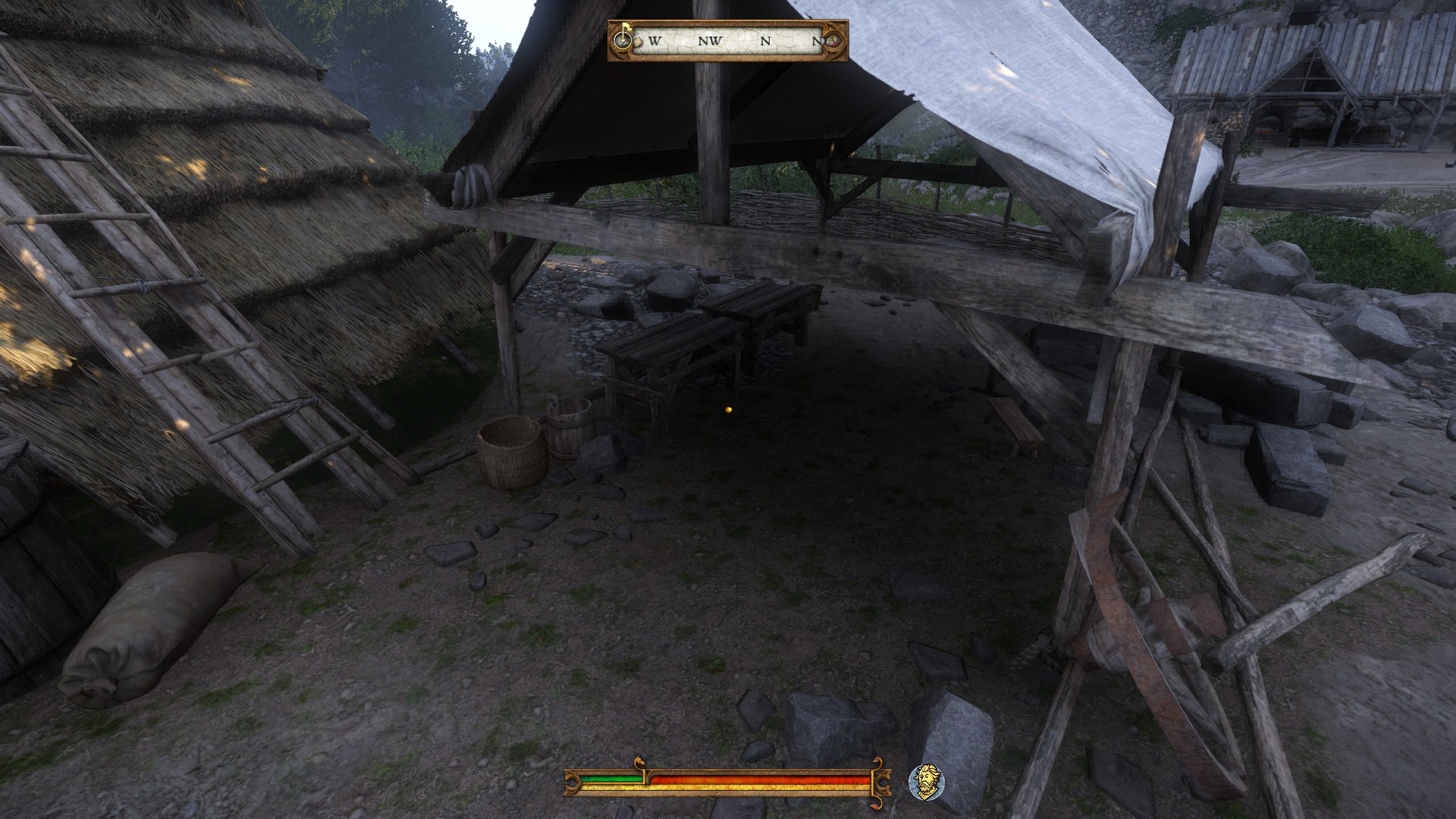Click the crosshair dot at screen center
1456x819 pixels.
click(x=726, y=409)
